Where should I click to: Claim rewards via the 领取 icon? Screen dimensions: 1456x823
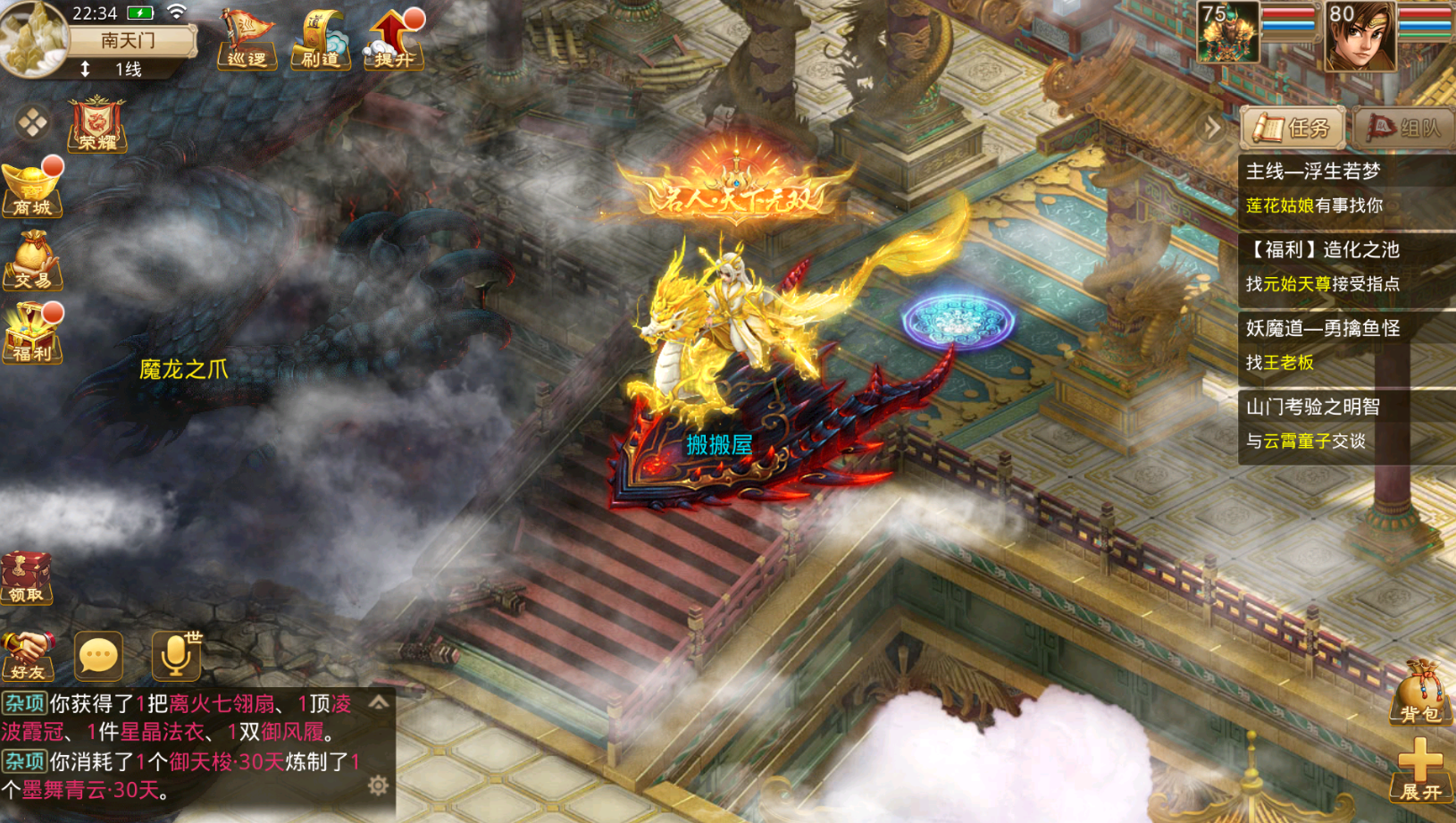pyautogui.click(x=27, y=578)
